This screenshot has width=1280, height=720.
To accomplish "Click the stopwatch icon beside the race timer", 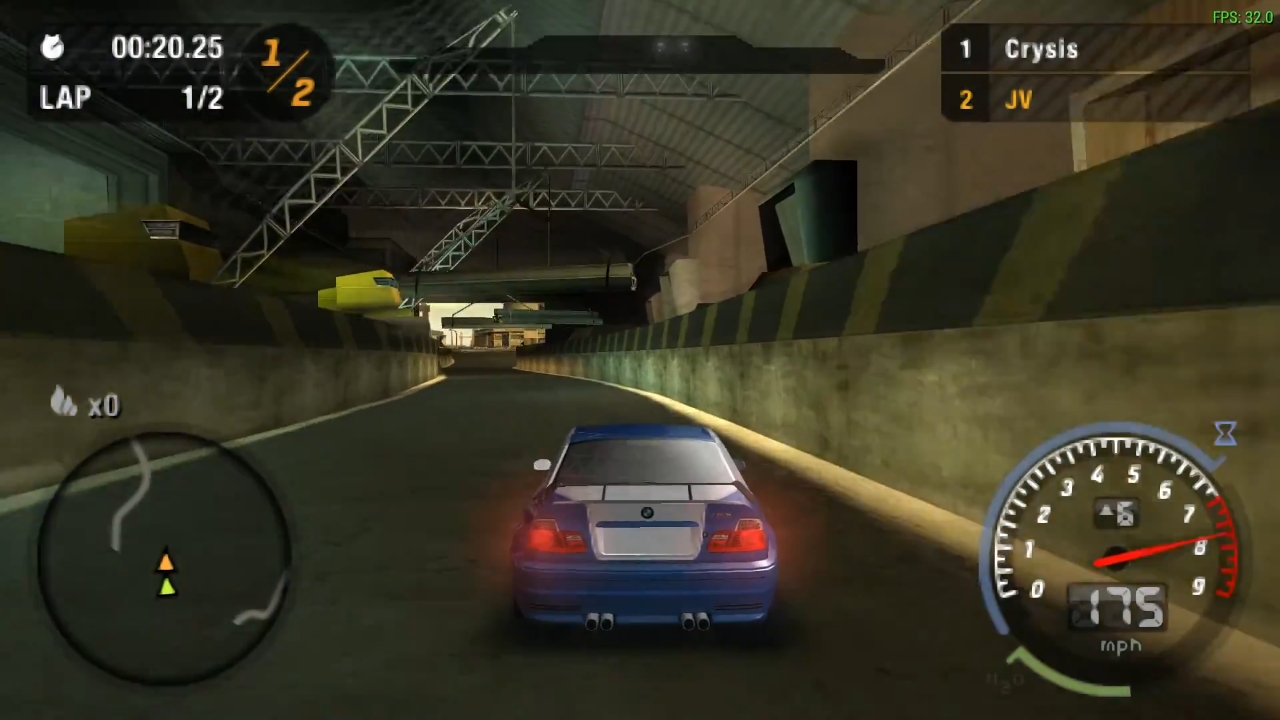I will click(52, 48).
